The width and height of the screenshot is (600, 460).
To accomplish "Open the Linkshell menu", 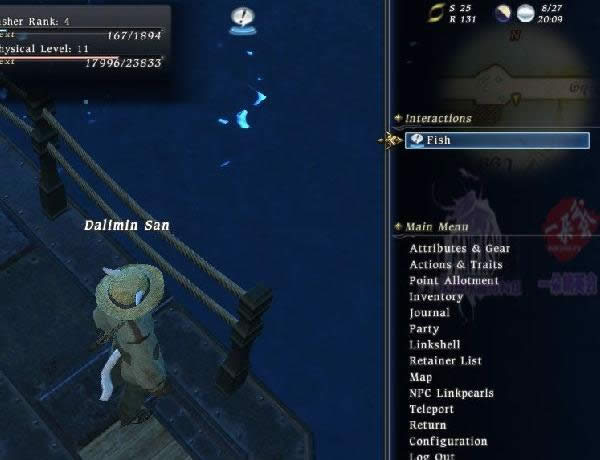I will tap(434, 345).
